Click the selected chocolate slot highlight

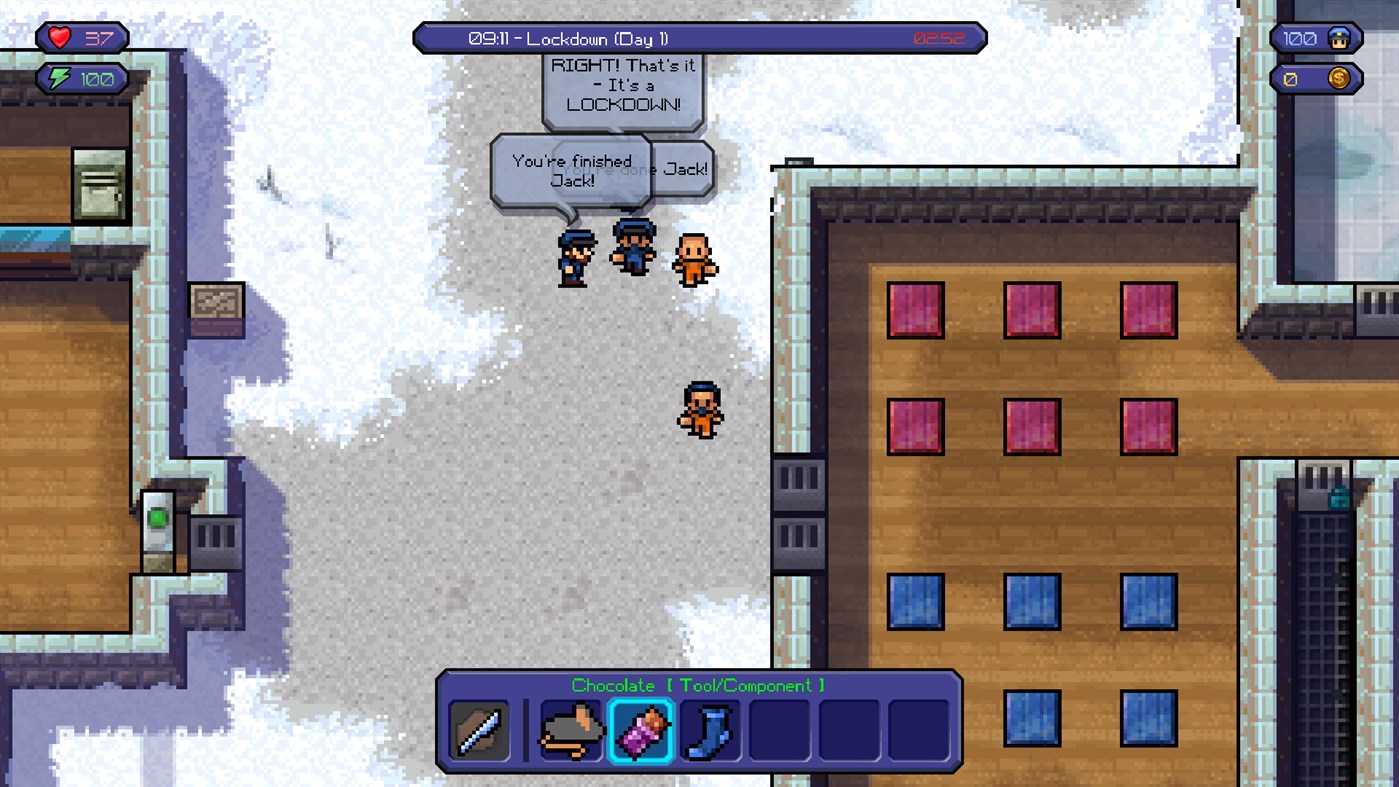click(641, 729)
